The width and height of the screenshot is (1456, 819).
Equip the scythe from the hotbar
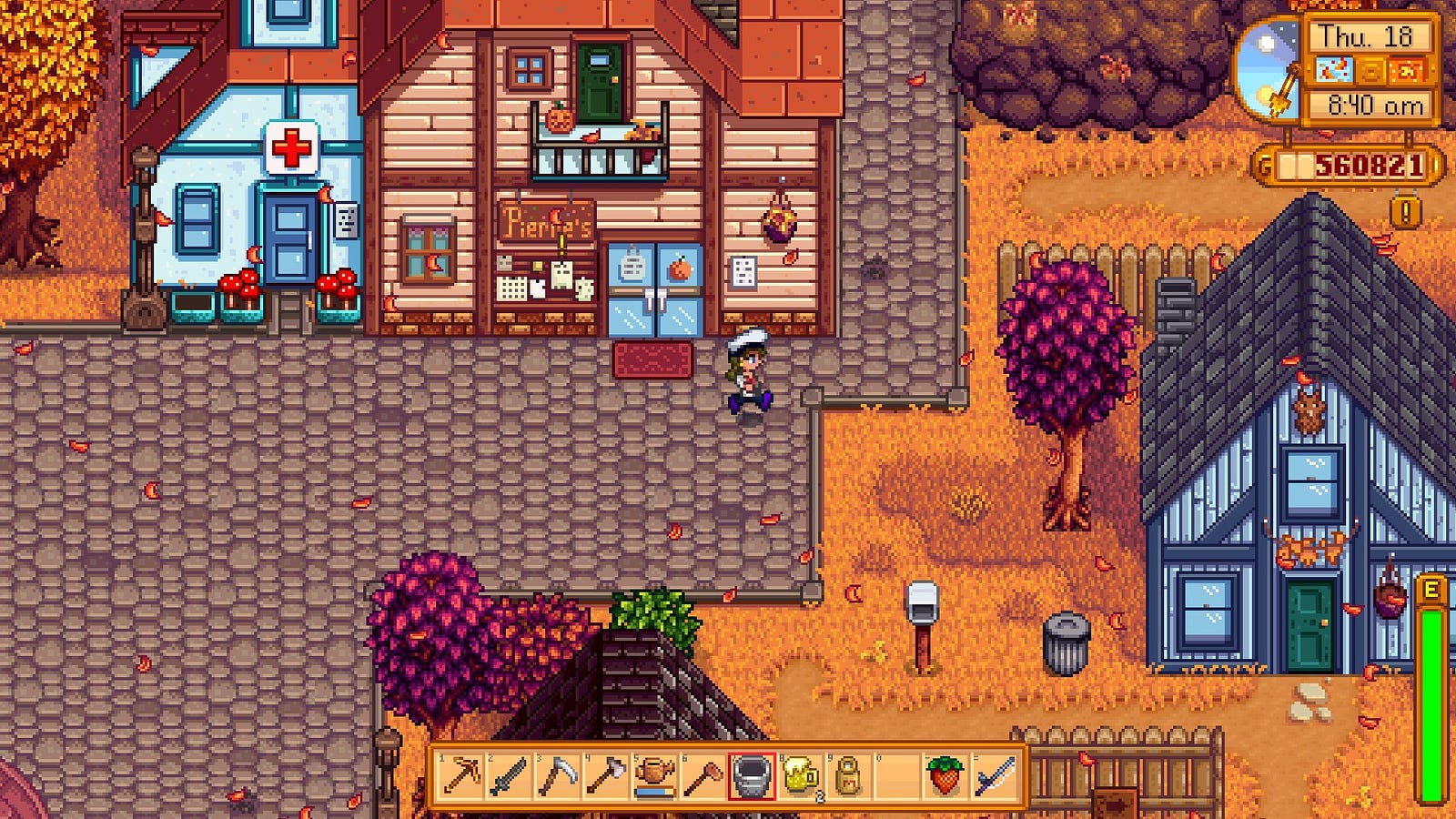click(558, 776)
